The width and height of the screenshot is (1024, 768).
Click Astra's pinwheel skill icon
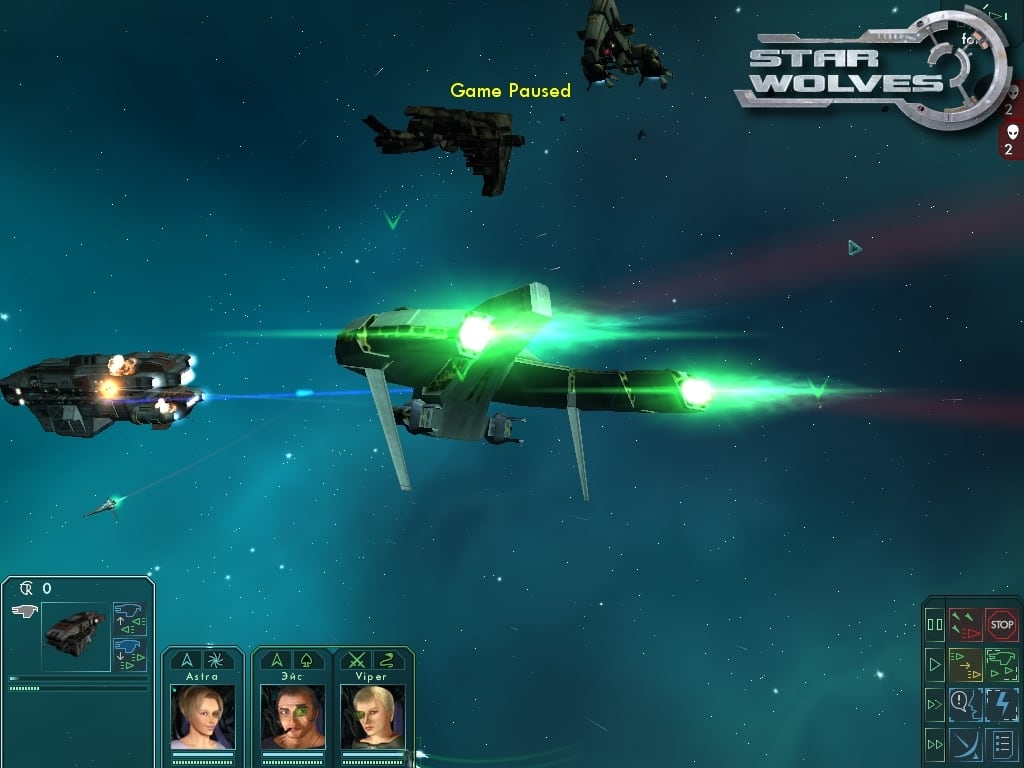pyautogui.click(x=218, y=660)
